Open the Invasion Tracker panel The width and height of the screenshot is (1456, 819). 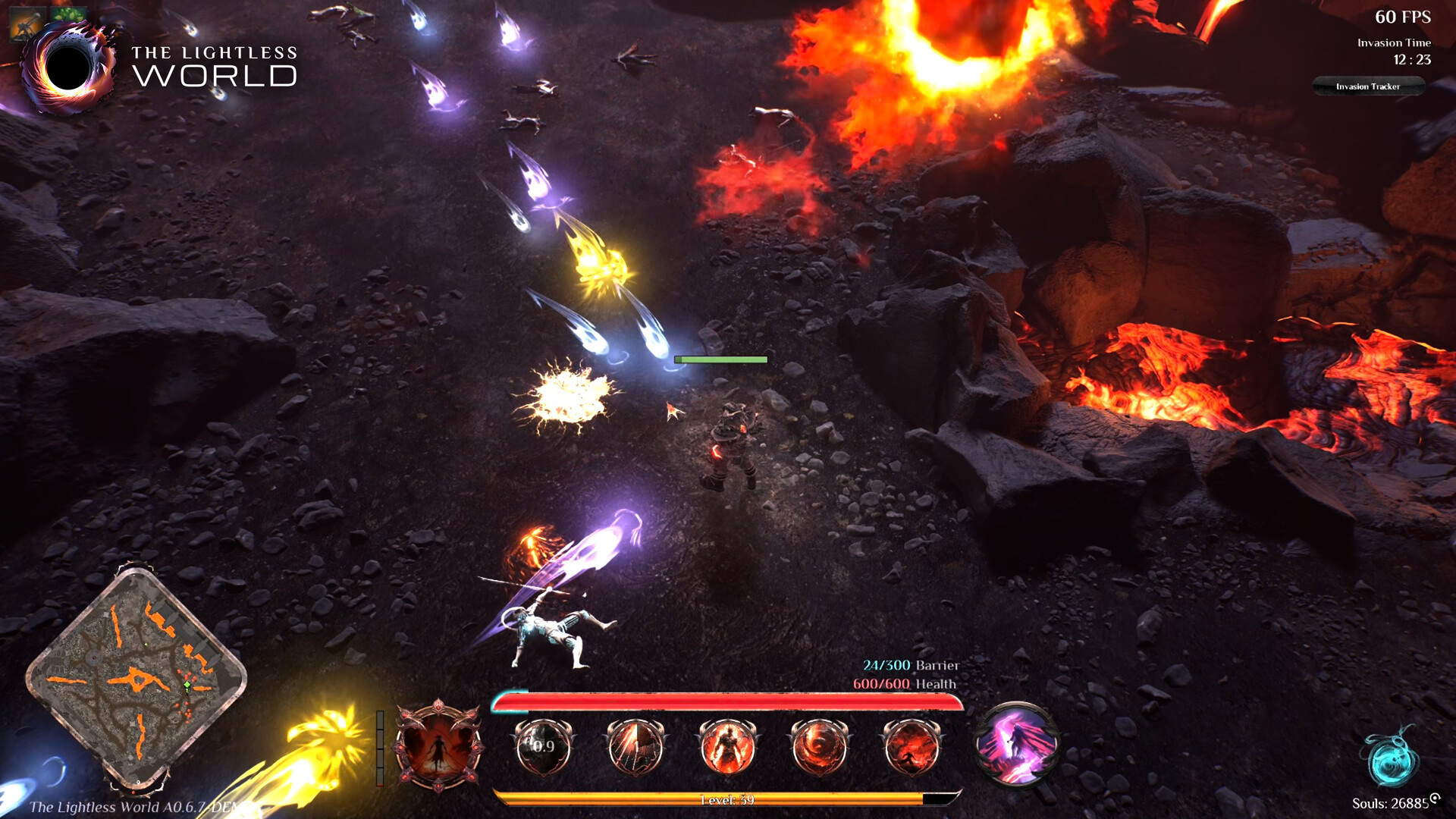pos(1369,86)
